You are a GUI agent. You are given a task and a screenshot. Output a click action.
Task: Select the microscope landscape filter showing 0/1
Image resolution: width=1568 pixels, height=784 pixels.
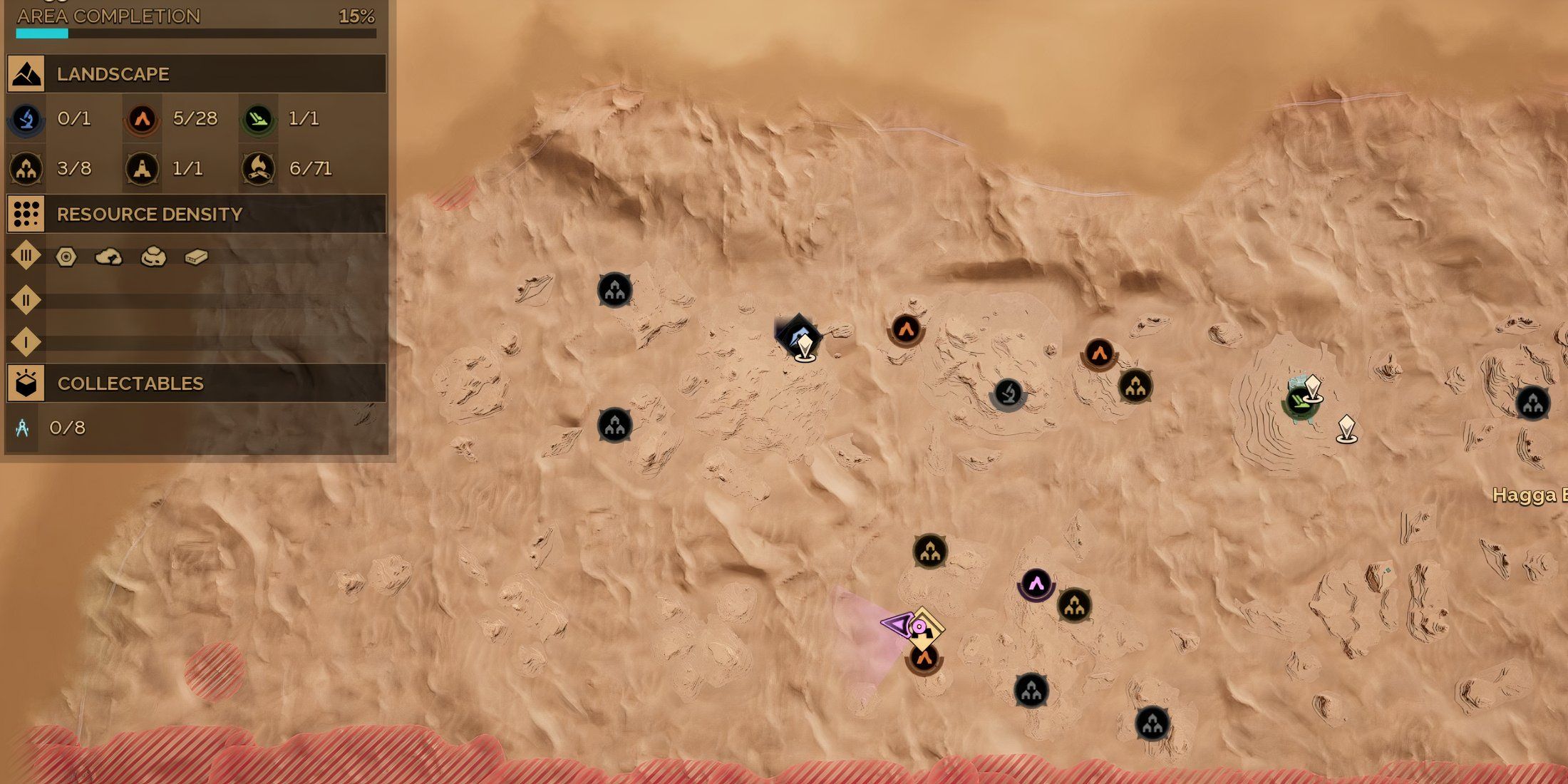coord(25,120)
